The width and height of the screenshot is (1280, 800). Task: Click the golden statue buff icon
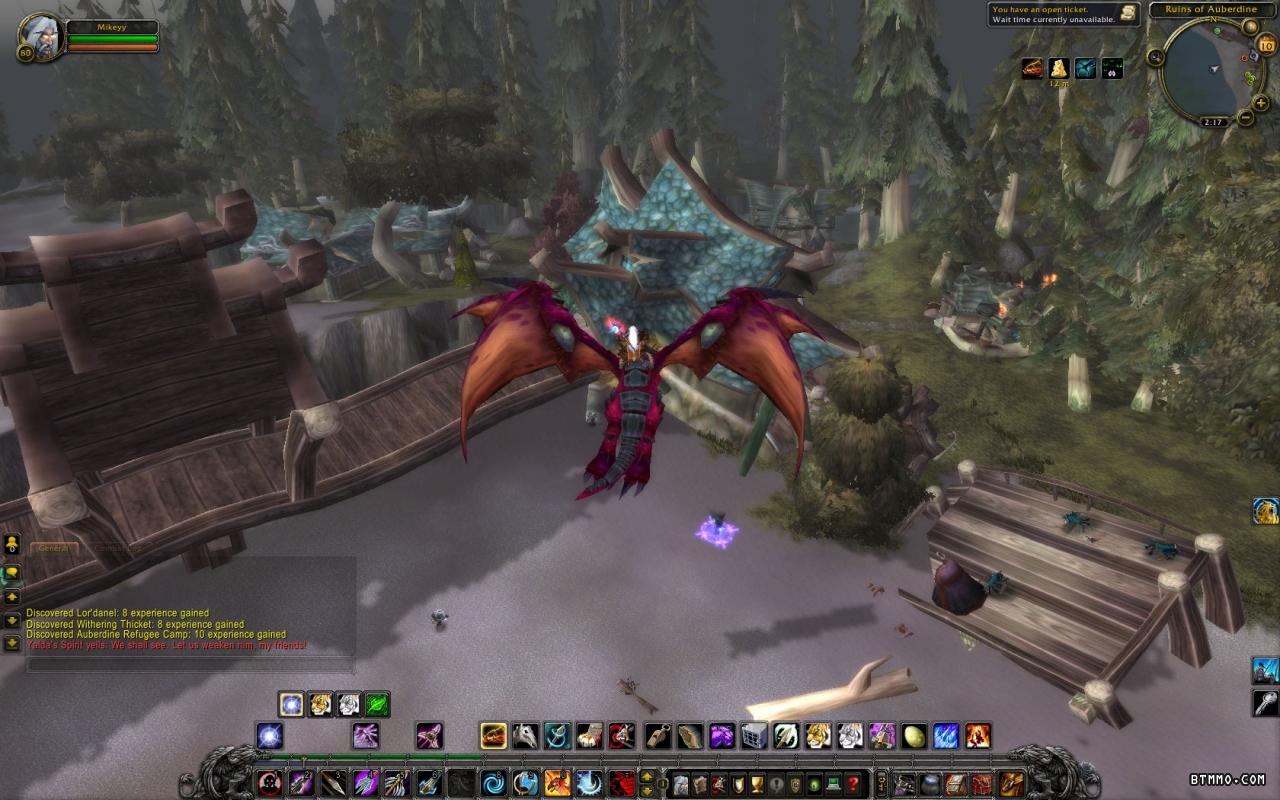click(x=1058, y=68)
